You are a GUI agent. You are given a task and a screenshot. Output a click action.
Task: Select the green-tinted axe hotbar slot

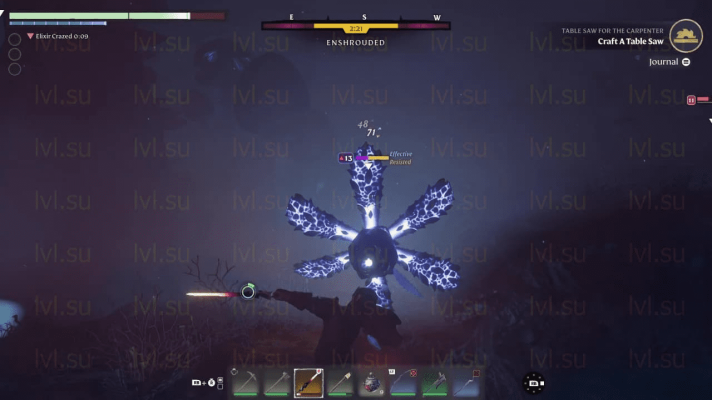[x=433, y=382]
